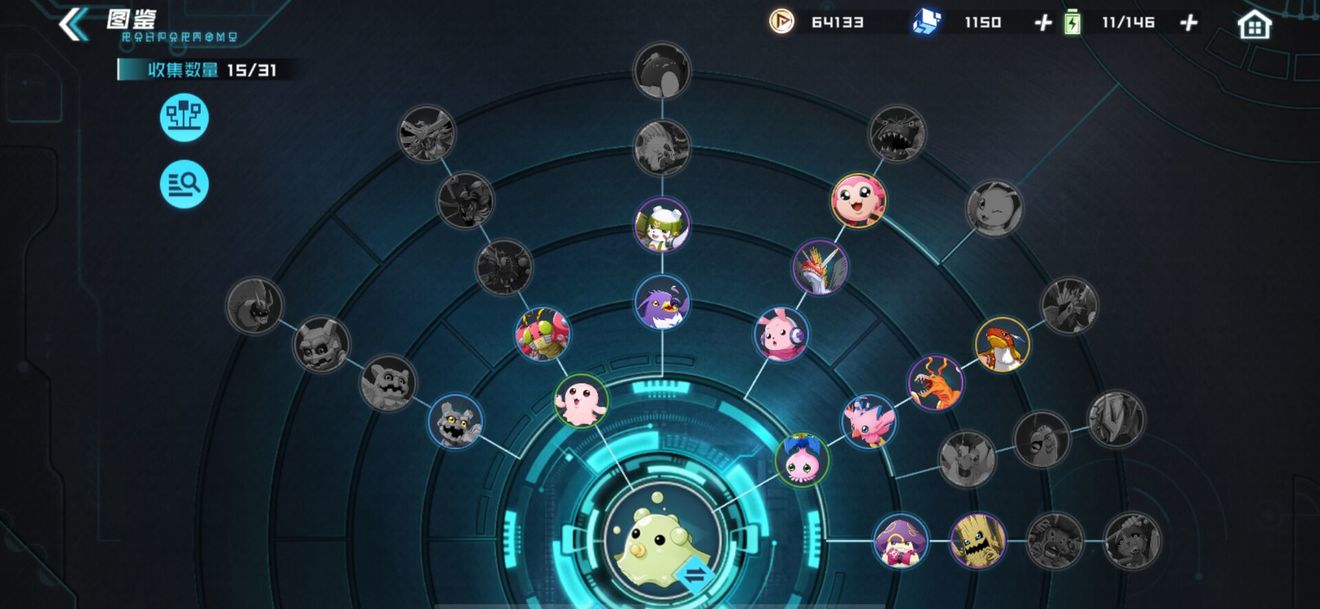The height and width of the screenshot is (609, 1320).
Task: Select the smiling round pink Digimon node
Action: point(858,200)
